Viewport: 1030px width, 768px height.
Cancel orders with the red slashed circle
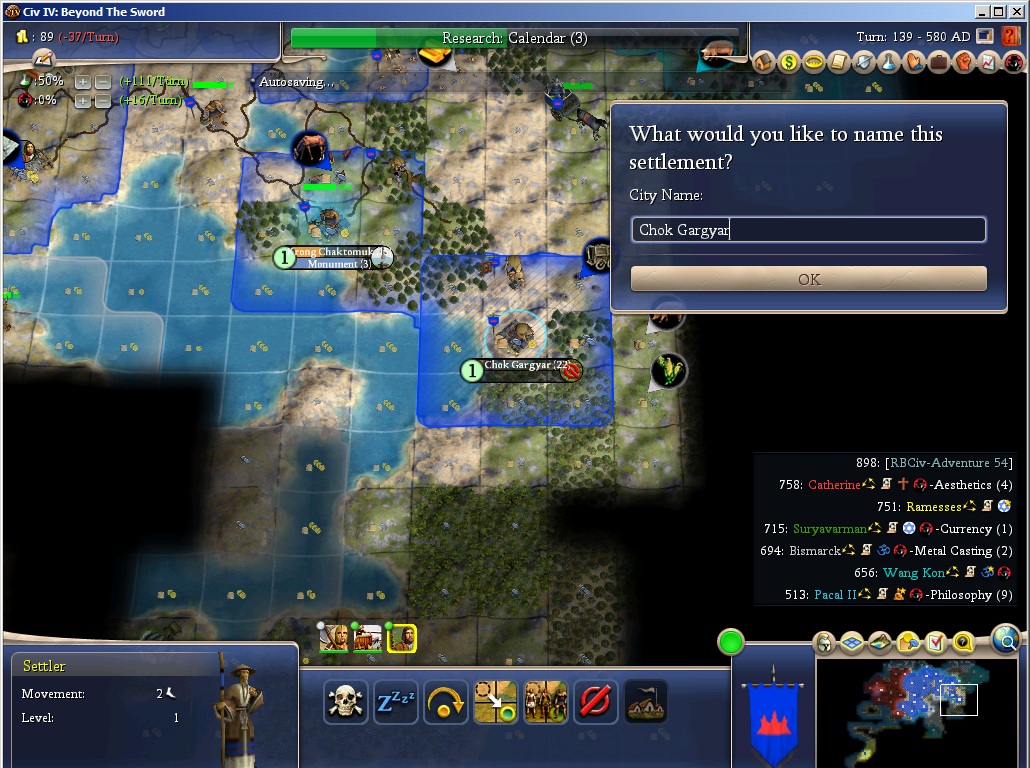pos(595,702)
